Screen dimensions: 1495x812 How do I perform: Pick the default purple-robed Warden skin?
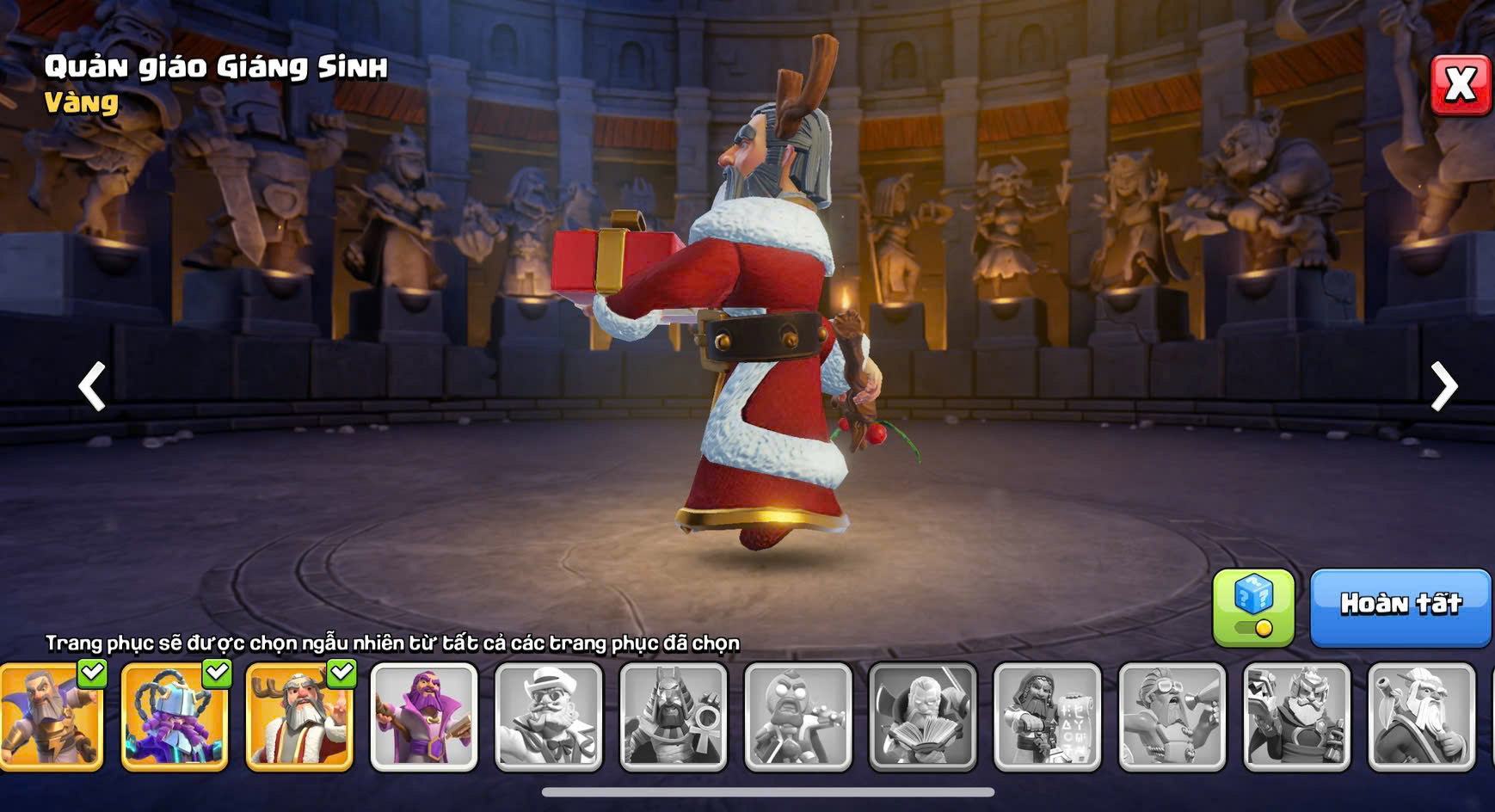click(424, 717)
